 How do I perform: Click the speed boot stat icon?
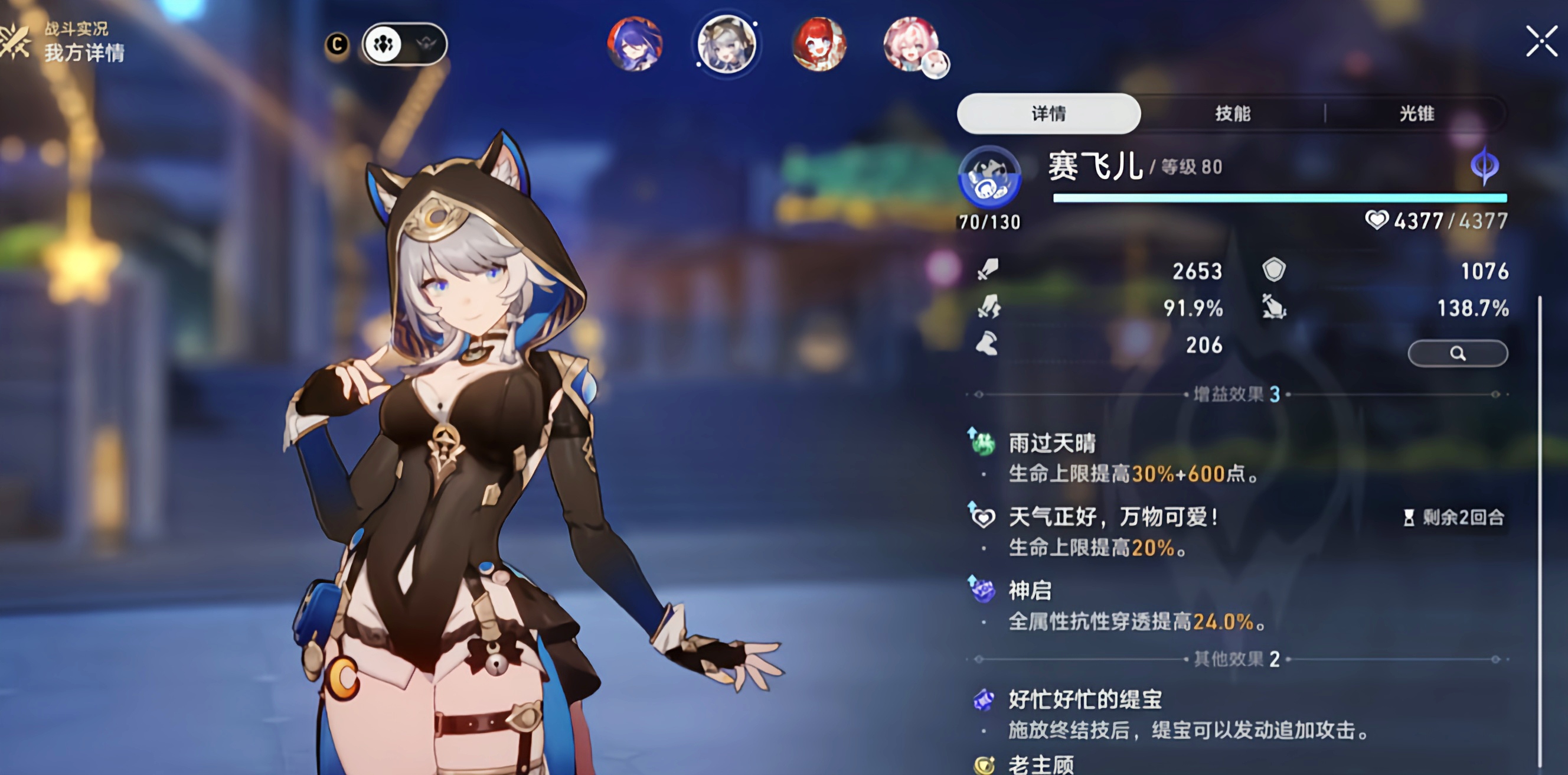pos(988,345)
